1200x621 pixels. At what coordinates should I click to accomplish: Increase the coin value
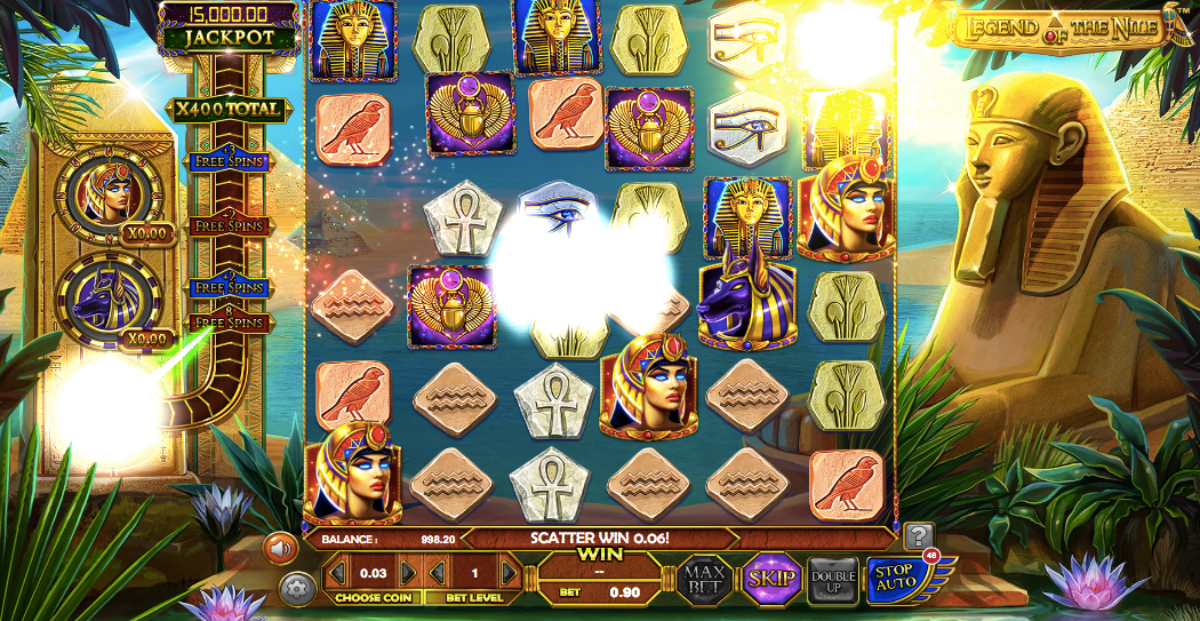pyautogui.click(x=408, y=573)
